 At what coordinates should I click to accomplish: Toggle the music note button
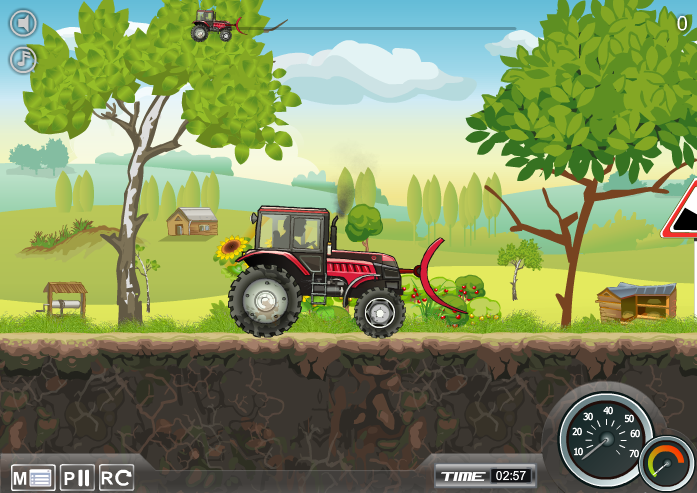tap(23, 60)
